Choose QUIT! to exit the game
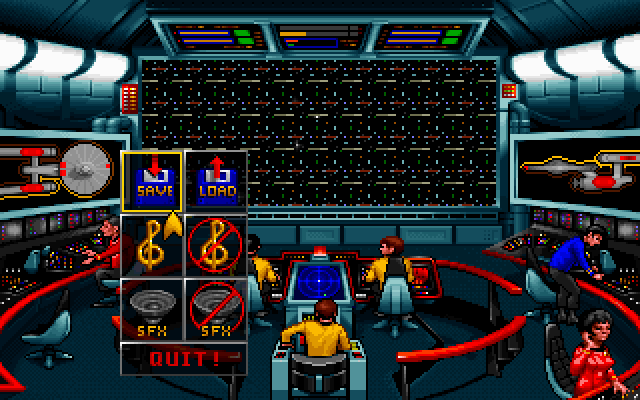 click(183, 357)
